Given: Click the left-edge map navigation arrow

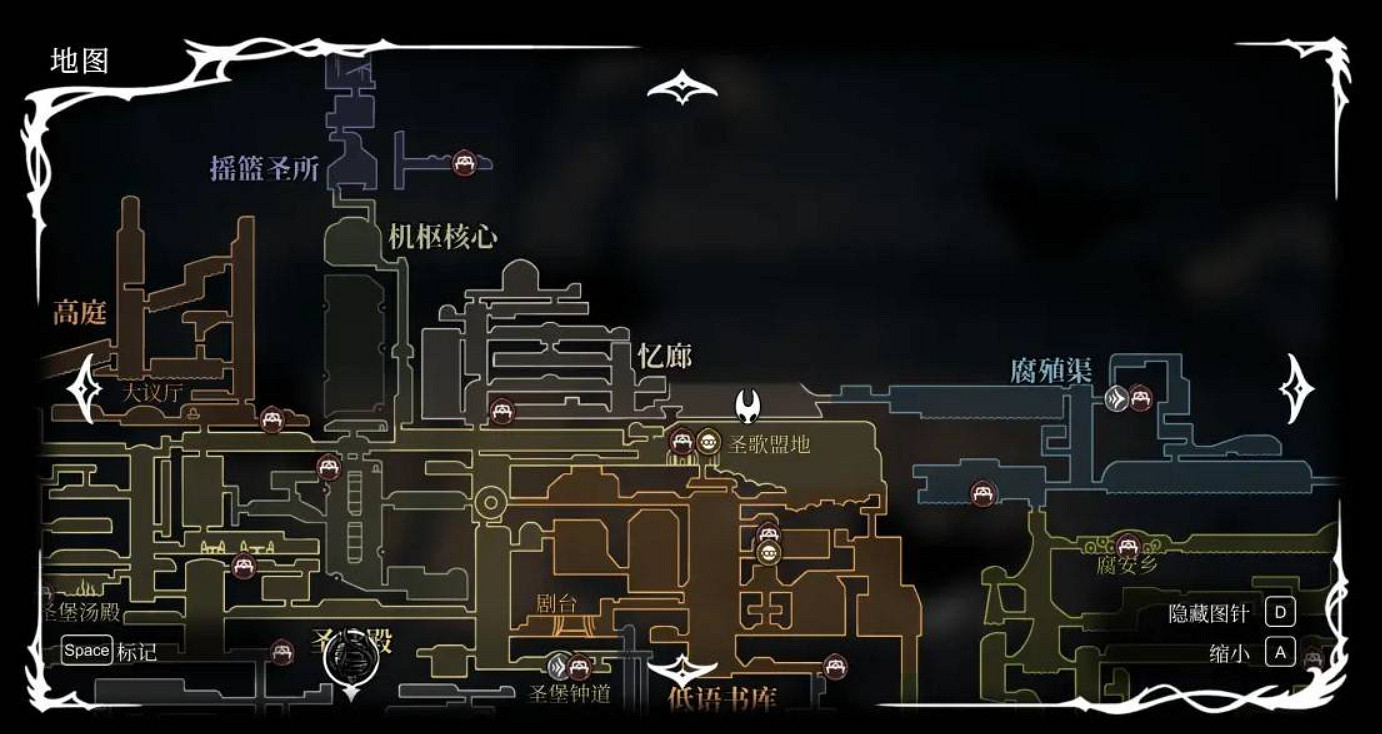Looking at the screenshot, I should click(x=82, y=388).
